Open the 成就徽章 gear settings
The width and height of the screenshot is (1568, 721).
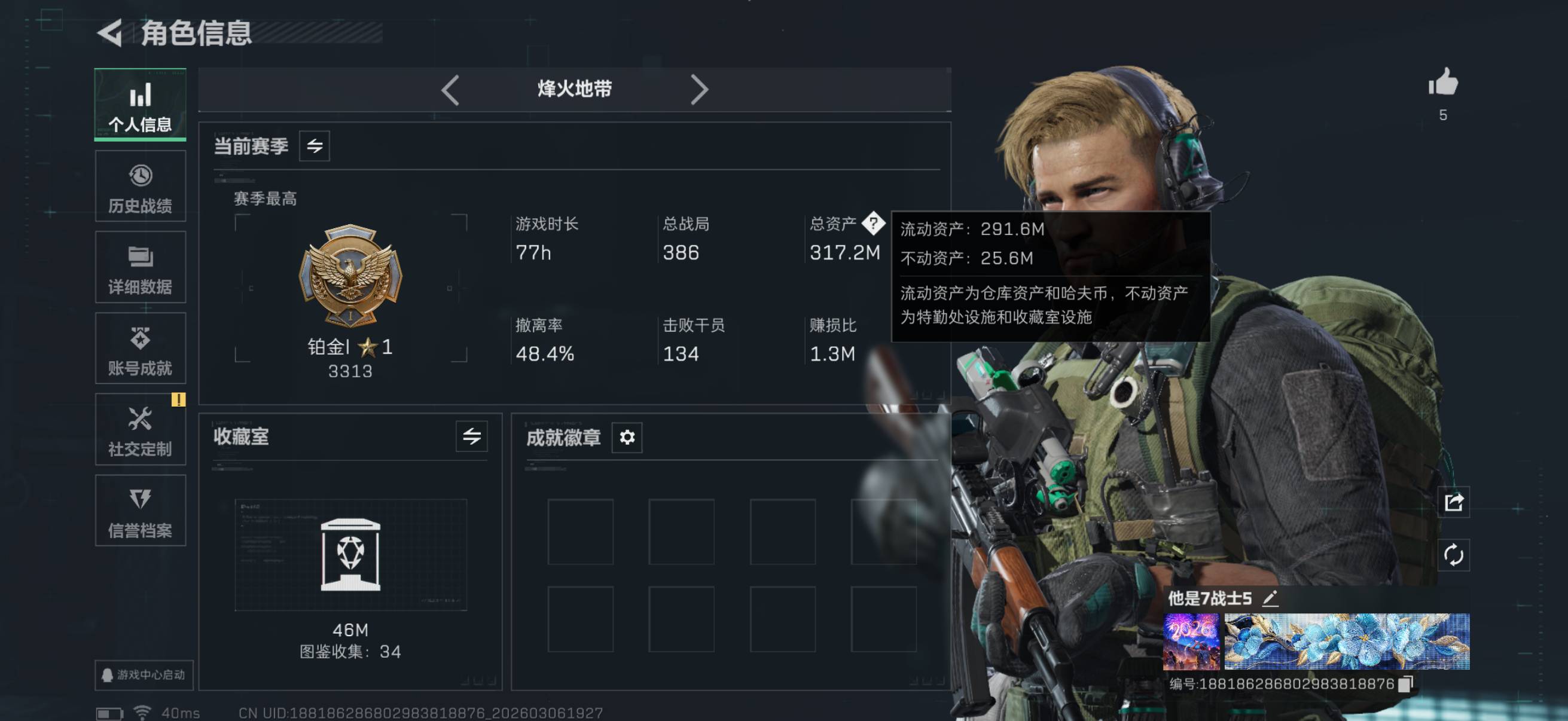(x=627, y=437)
